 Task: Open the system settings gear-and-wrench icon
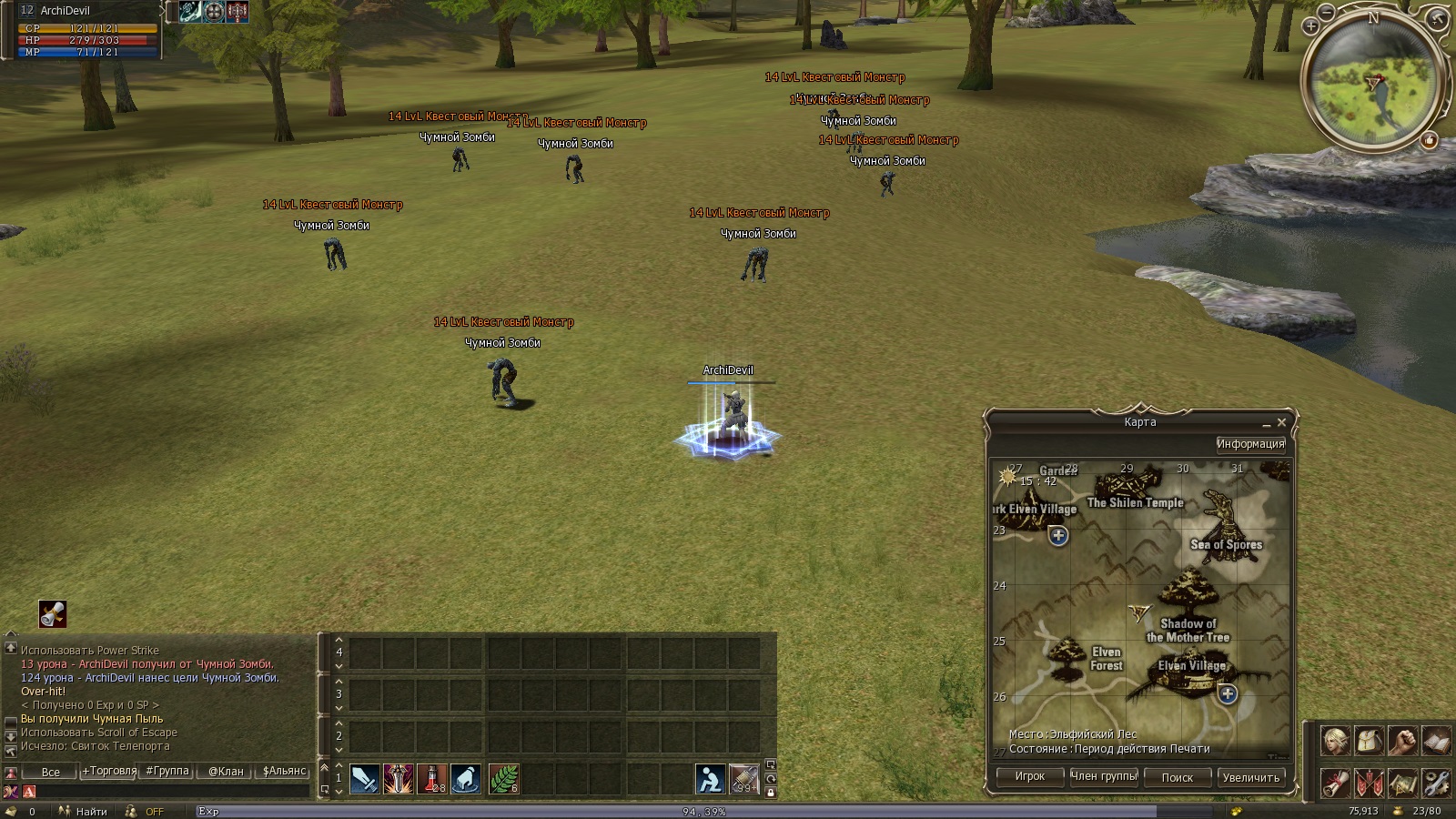[x=1436, y=783]
